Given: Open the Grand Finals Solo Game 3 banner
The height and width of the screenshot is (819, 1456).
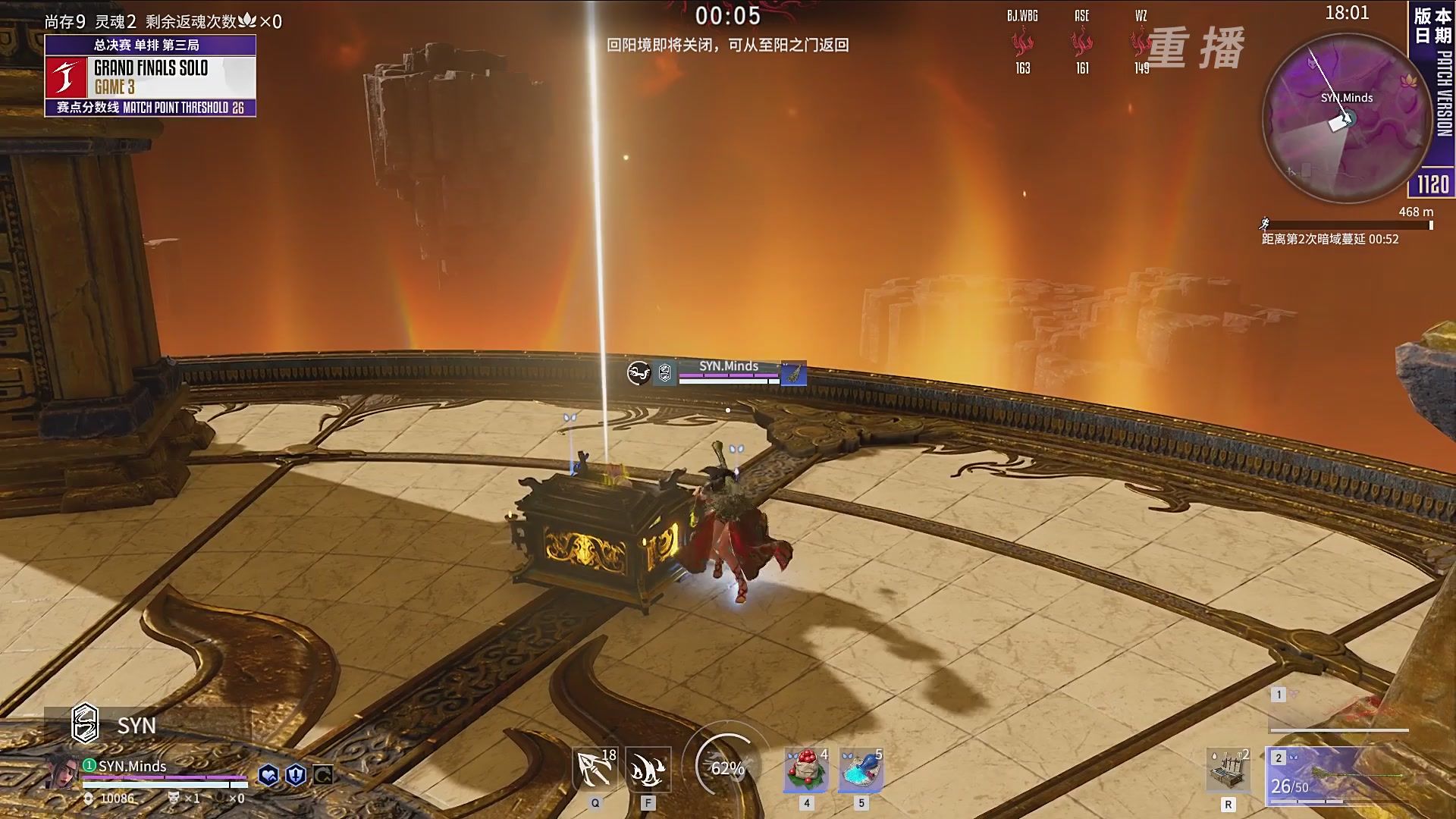Looking at the screenshot, I should click(x=150, y=77).
